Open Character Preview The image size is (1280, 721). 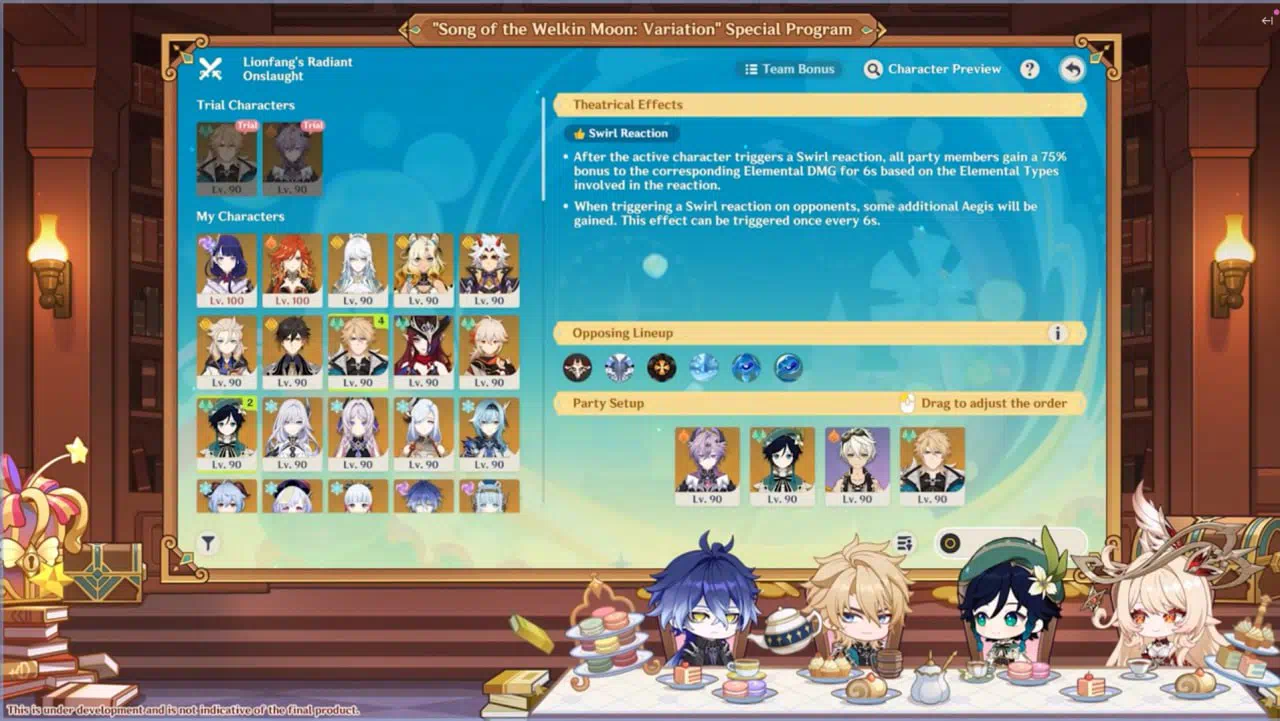click(x=933, y=69)
